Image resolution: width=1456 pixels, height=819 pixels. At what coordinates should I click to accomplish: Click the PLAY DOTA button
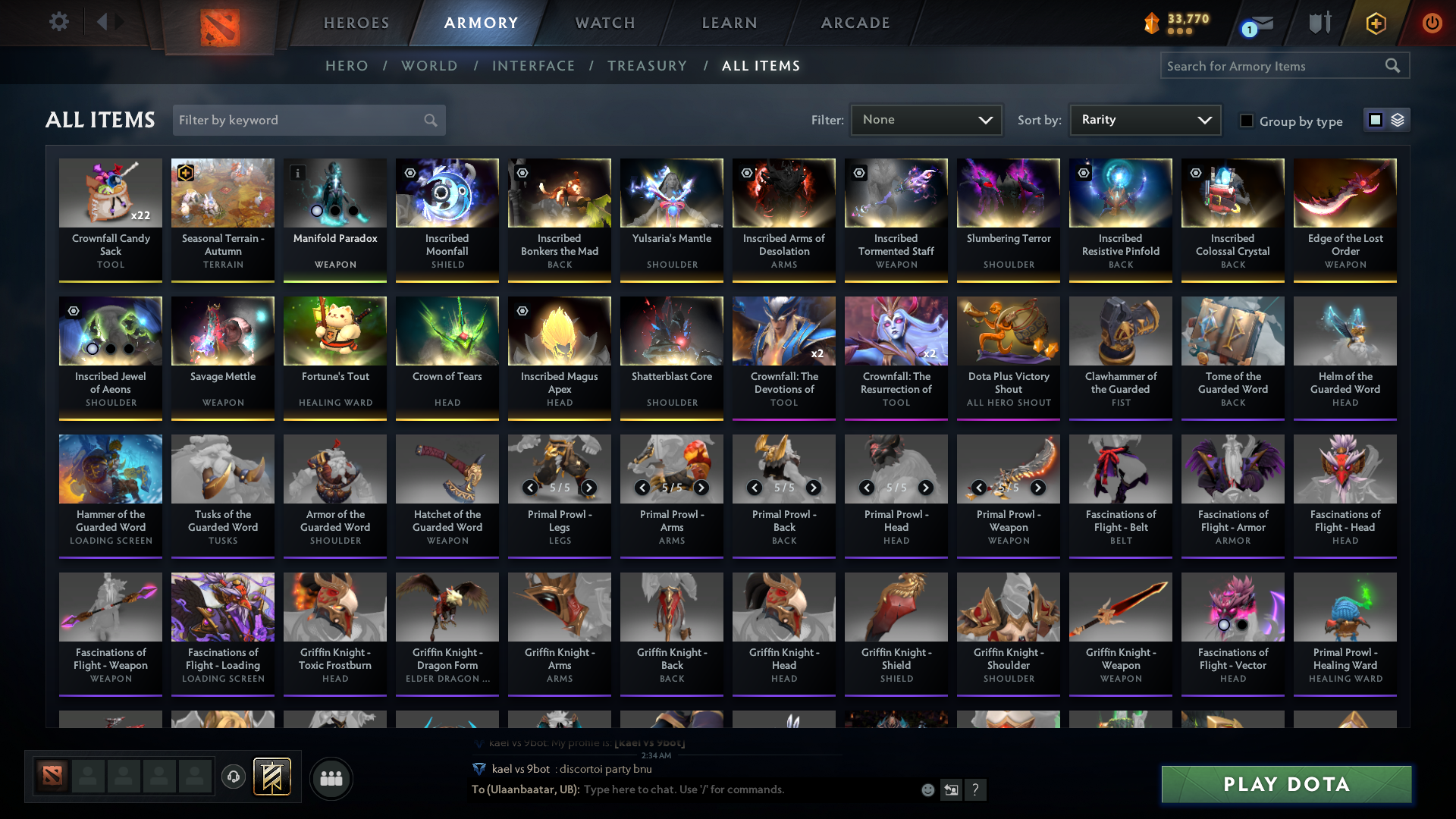click(x=1285, y=785)
